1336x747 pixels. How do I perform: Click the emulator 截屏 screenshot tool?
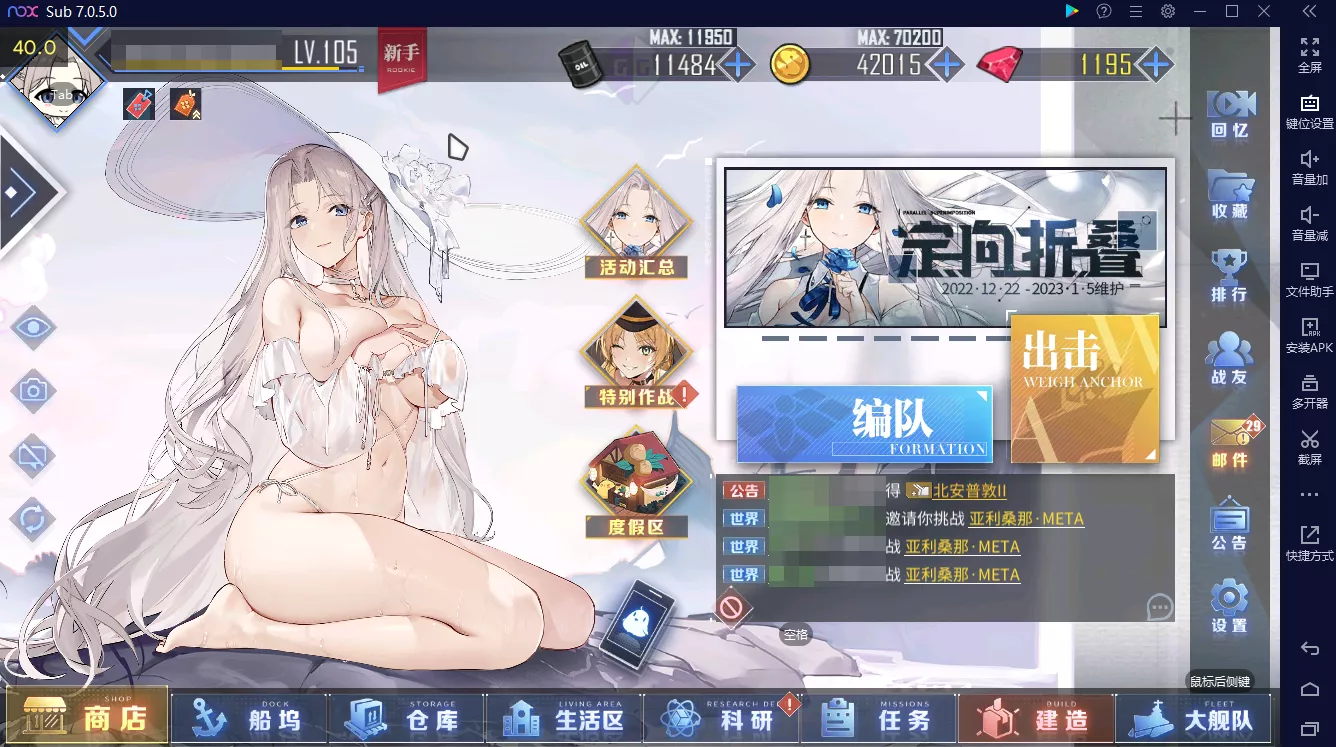point(1309,446)
